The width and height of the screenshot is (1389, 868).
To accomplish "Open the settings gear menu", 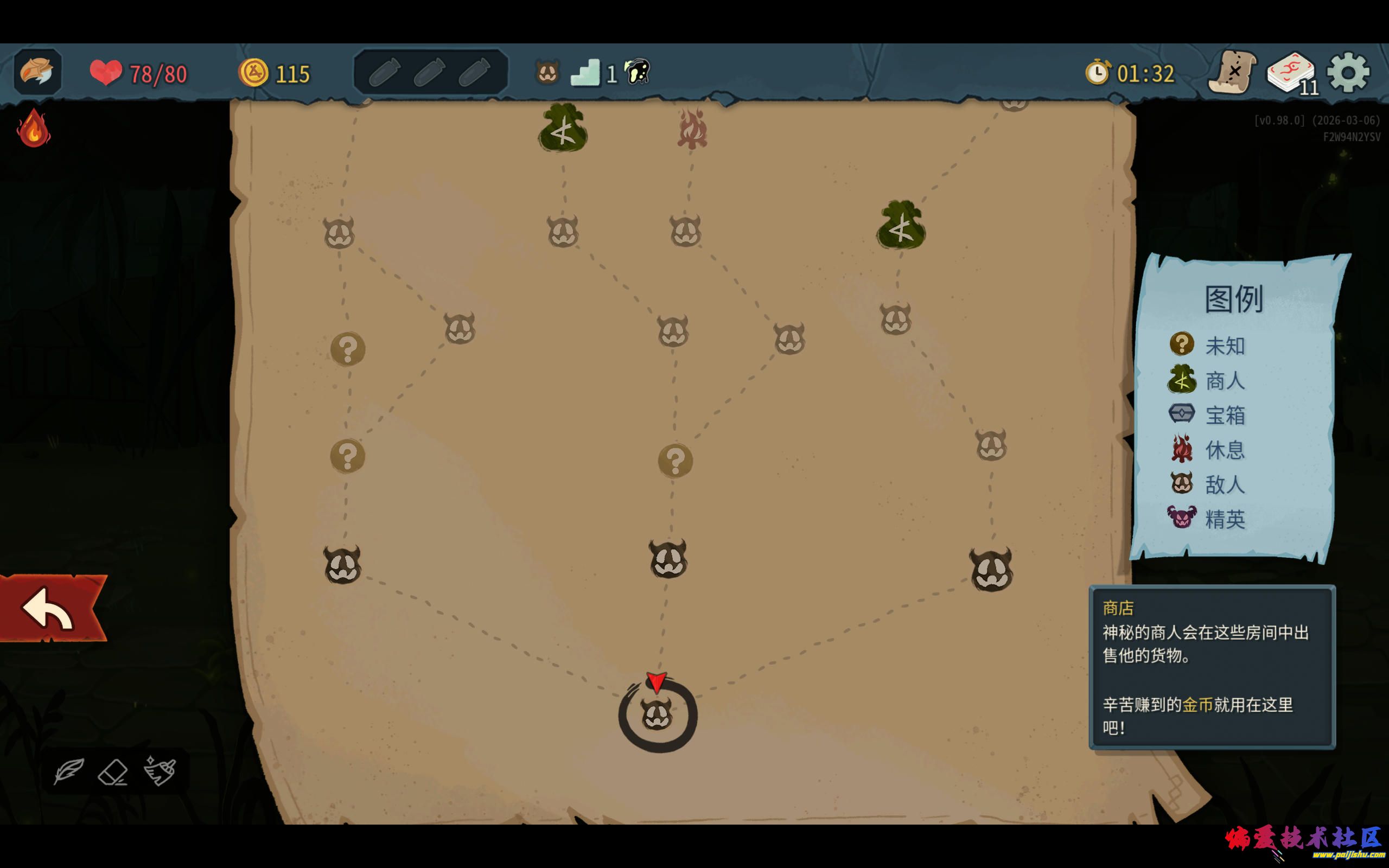I will (1348, 73).
